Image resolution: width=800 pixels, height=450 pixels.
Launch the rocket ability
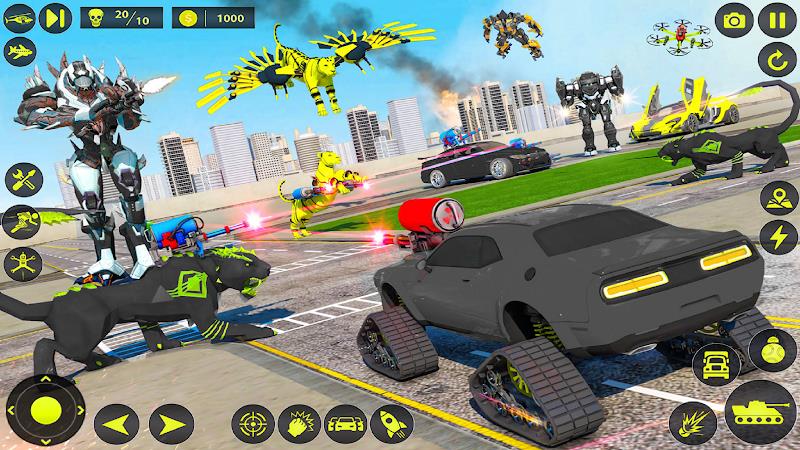388,421
